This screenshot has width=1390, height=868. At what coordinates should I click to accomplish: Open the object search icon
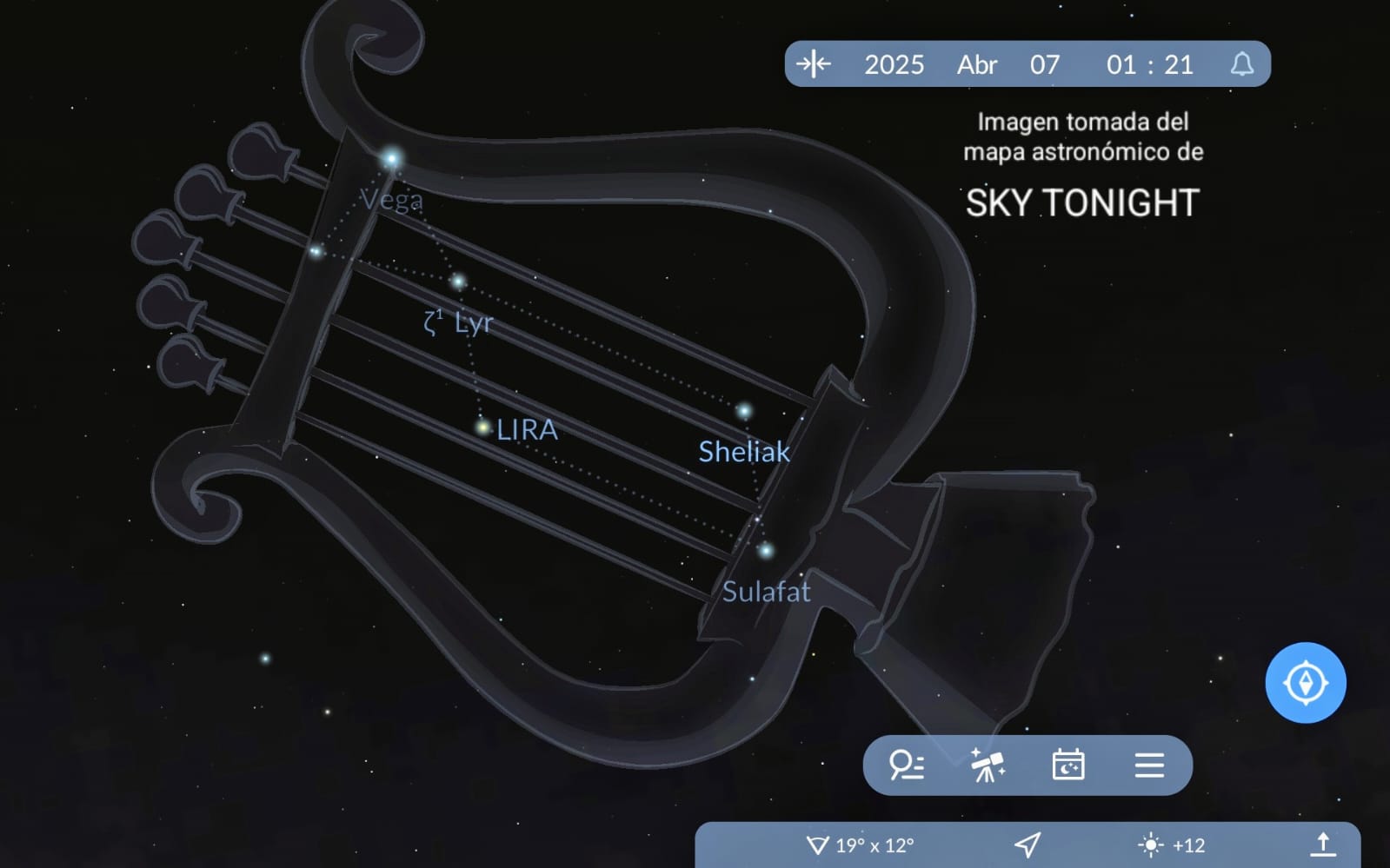(906, 765)
